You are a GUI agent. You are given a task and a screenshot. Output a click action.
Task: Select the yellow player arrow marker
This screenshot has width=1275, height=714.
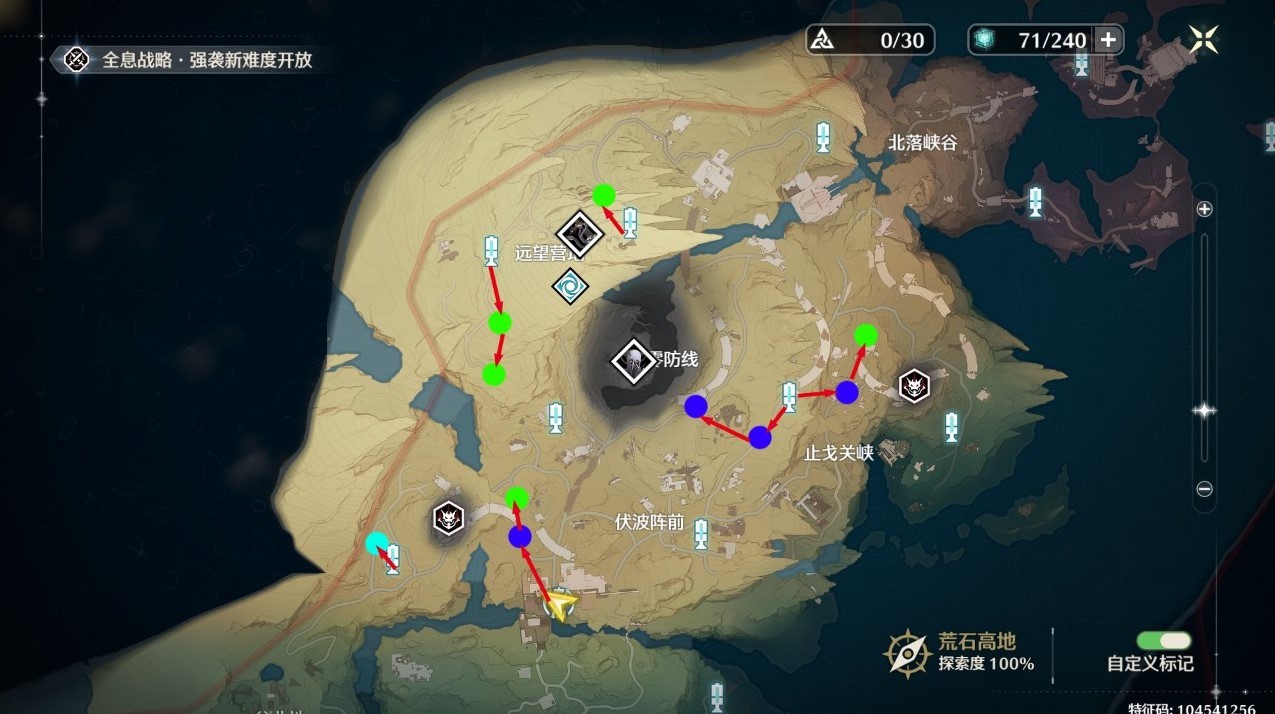pyautogui.click(x=561, y=605)
